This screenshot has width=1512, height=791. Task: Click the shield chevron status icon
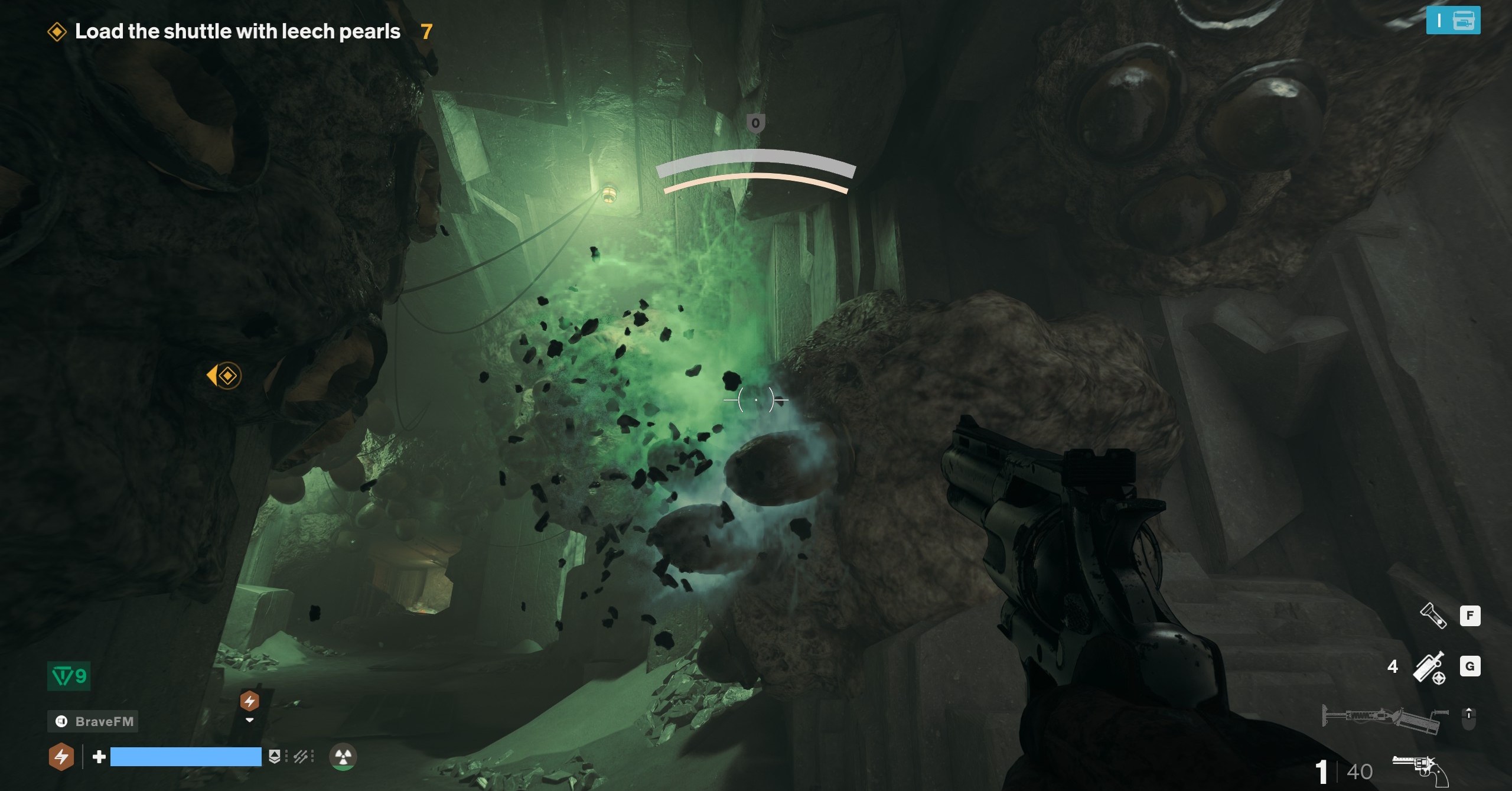(274, 757)
